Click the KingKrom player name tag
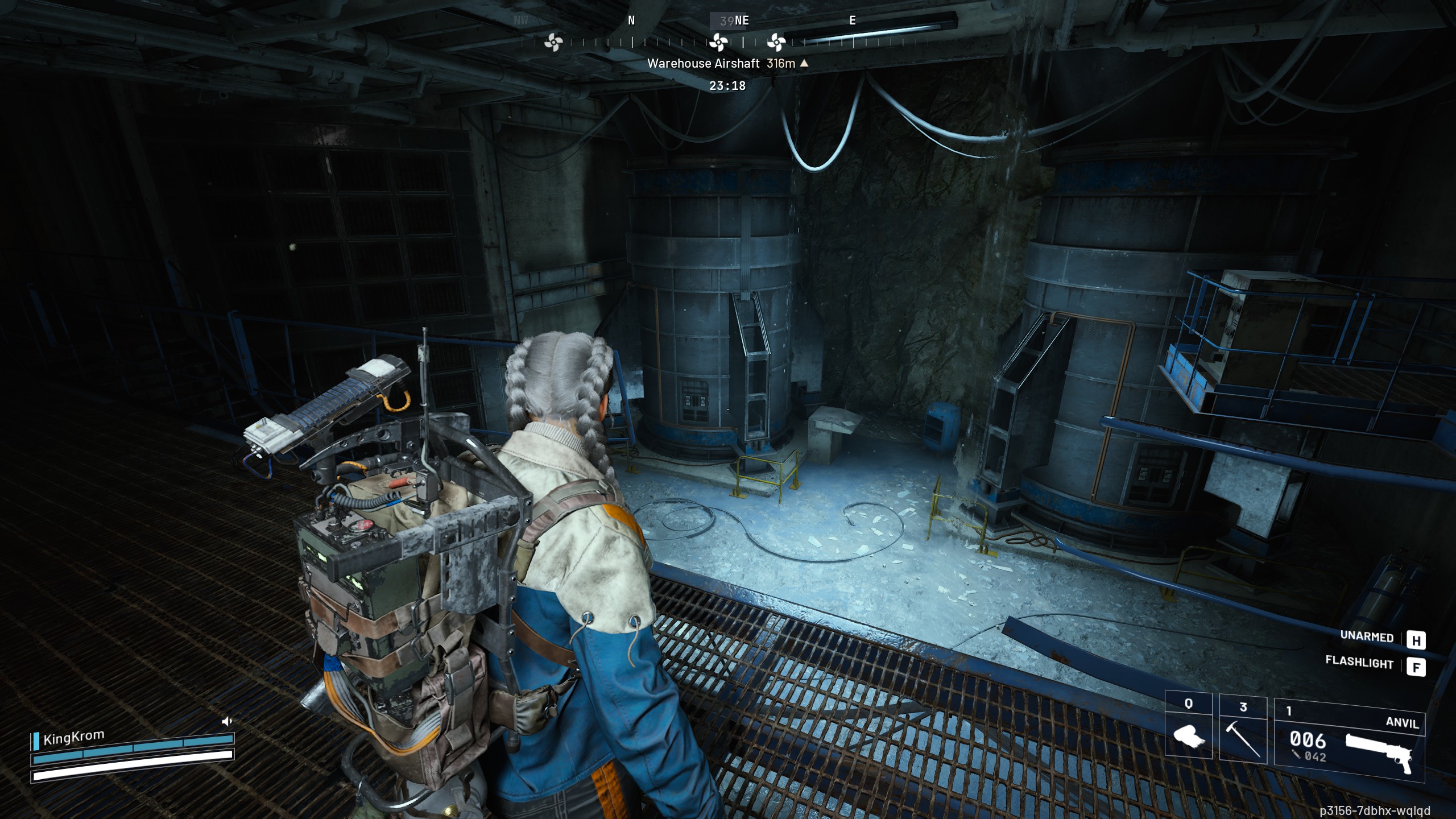 pos(73,738)
